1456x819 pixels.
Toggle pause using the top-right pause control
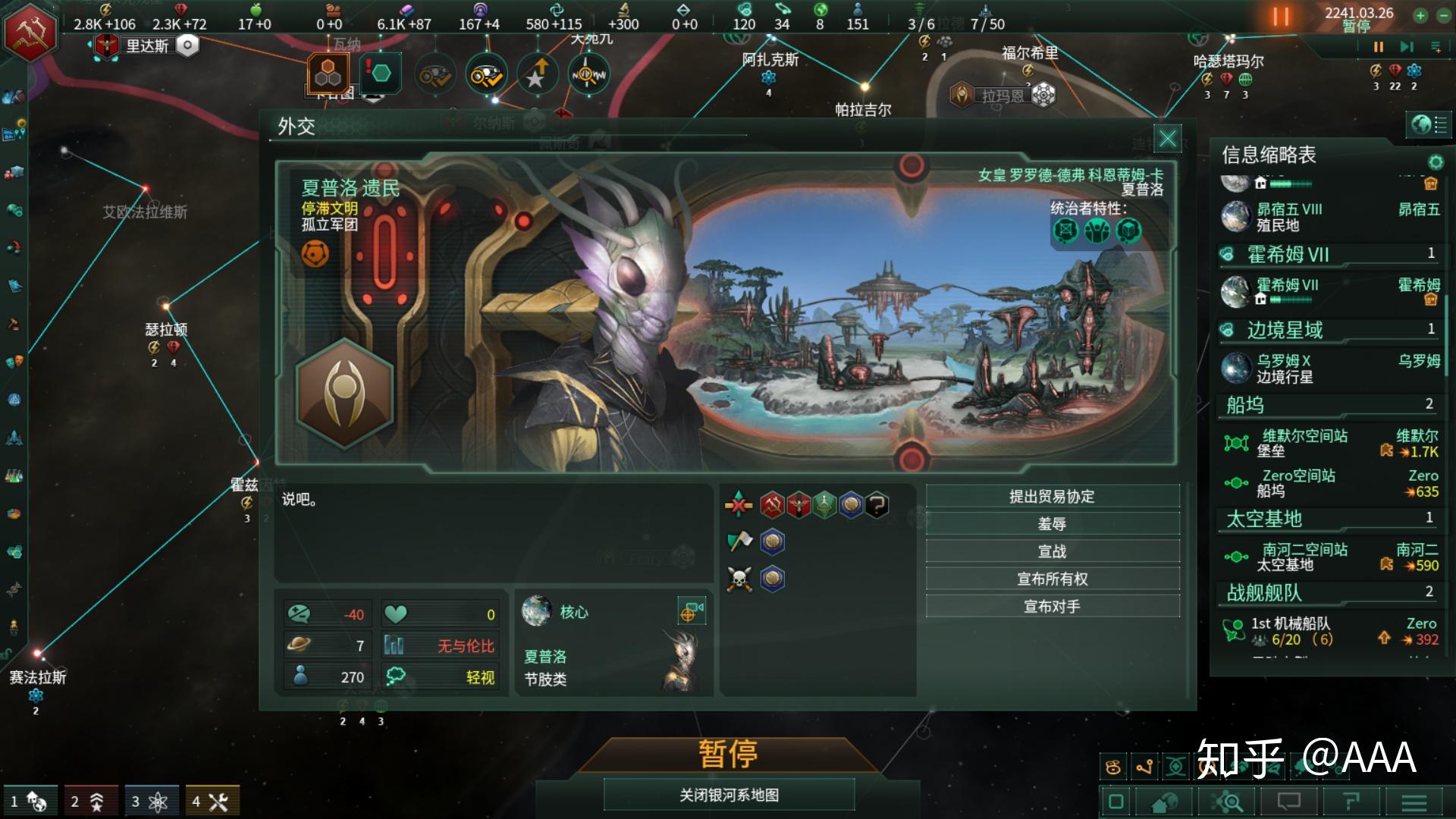click(x=1378, y=47)
